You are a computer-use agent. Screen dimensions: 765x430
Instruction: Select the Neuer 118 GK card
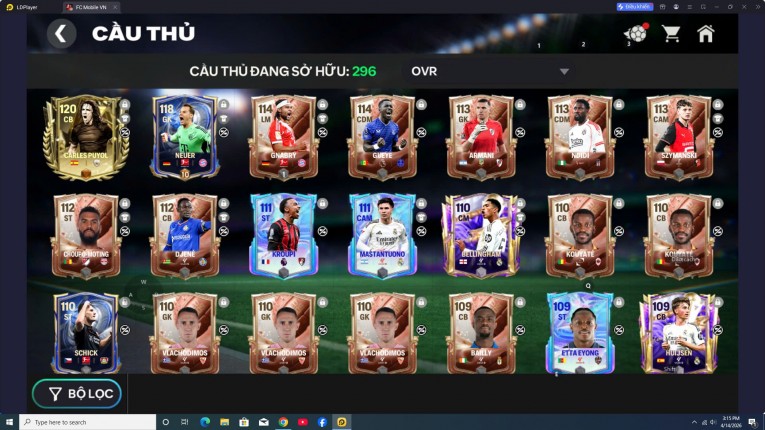[184, 138]
